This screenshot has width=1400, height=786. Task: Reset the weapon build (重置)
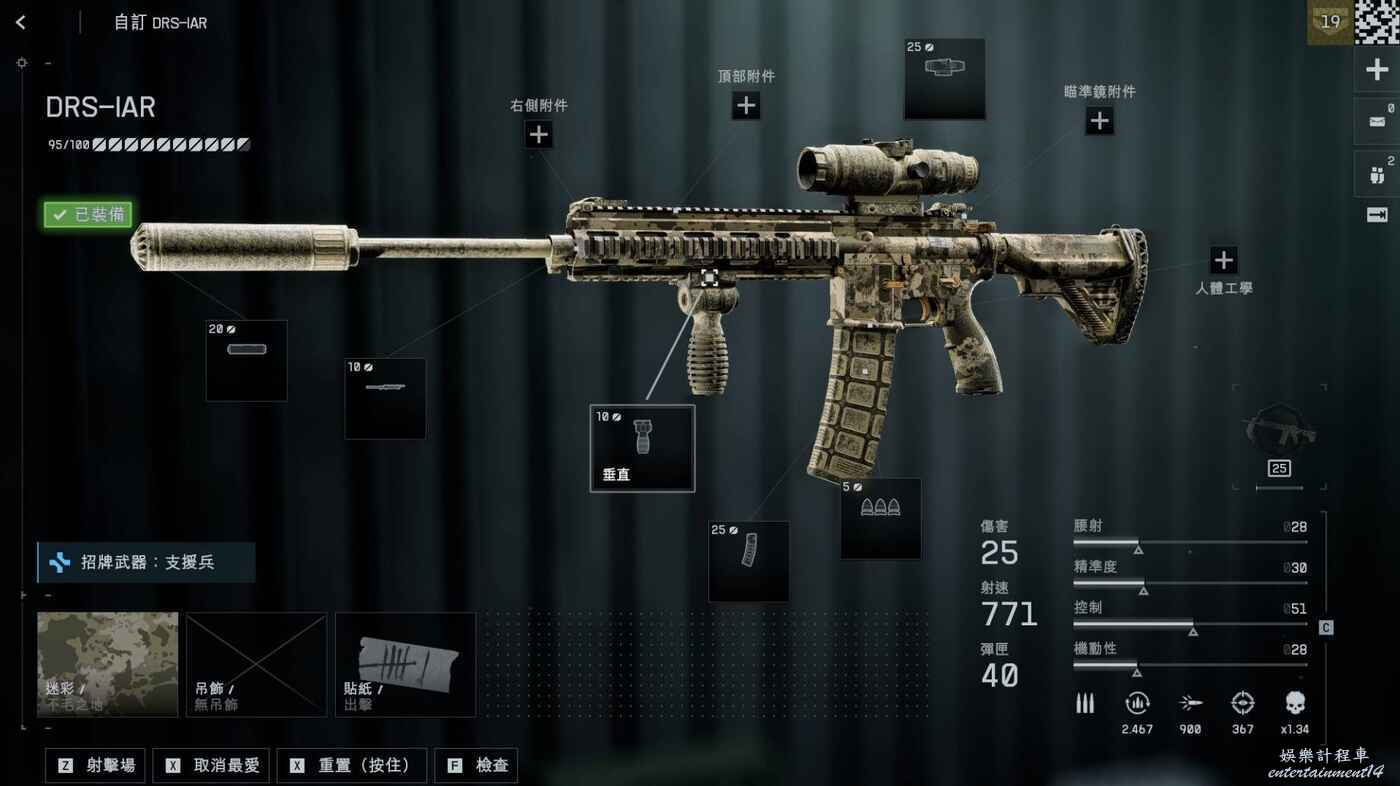[352, 765]
